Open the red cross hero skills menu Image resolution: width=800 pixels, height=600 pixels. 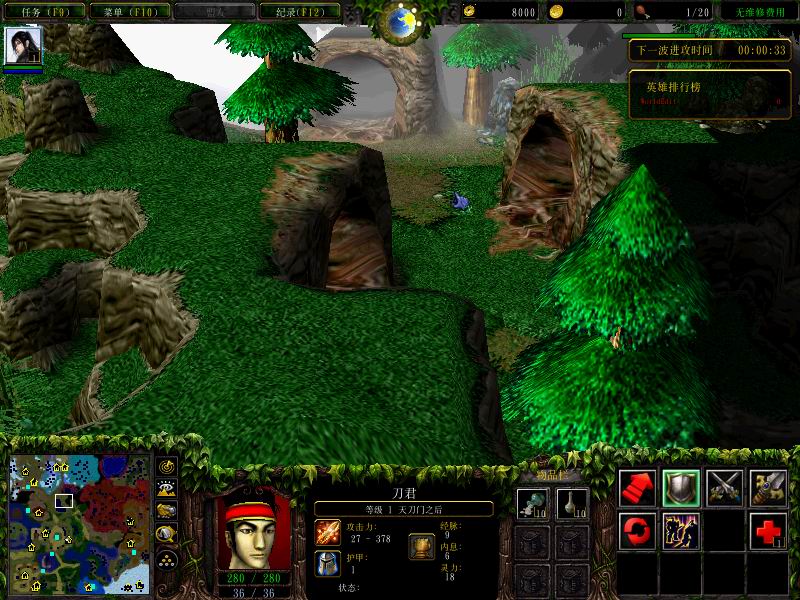click(x=769, y=530)
